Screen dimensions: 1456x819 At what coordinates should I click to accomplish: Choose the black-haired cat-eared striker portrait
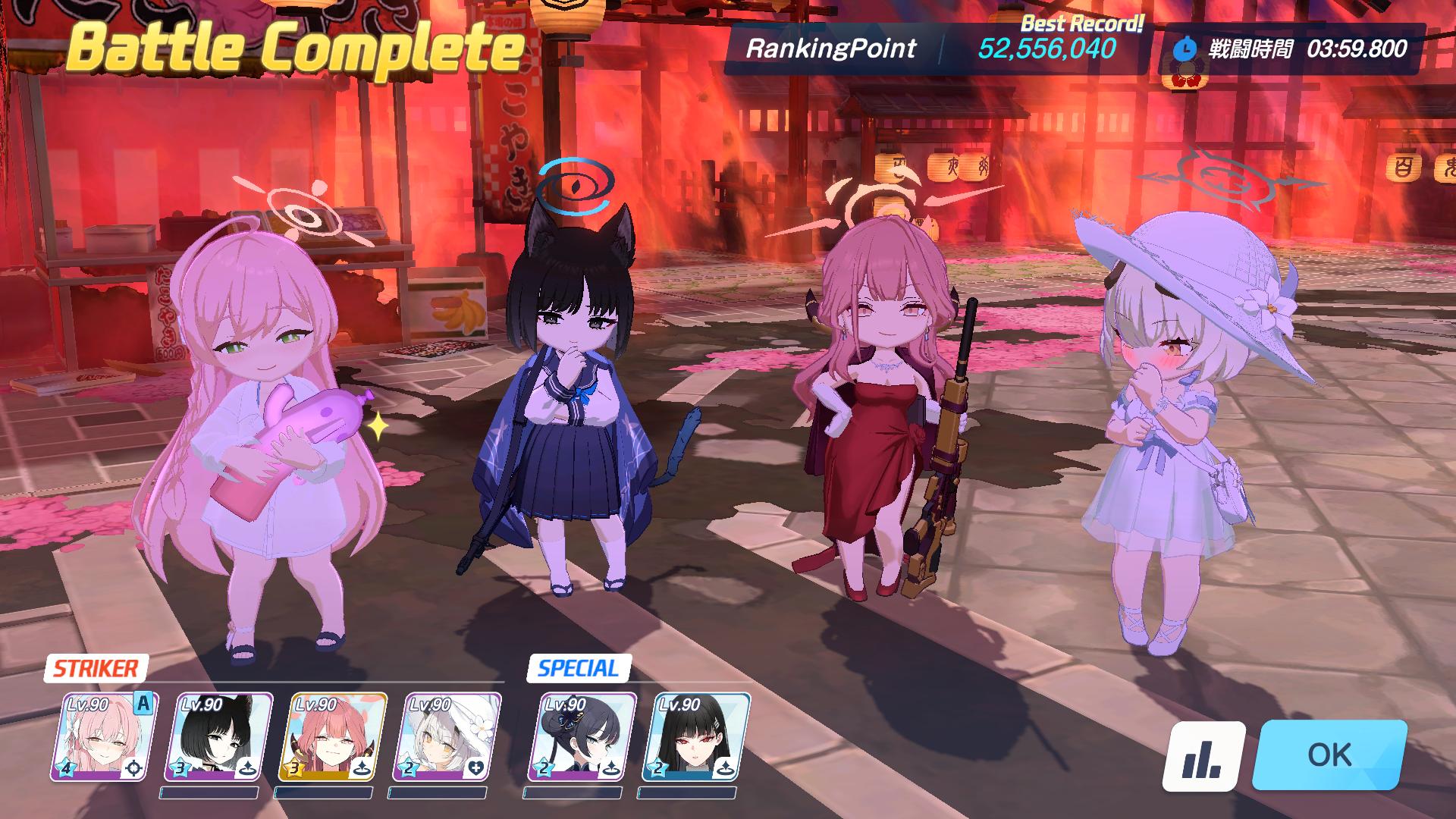click(218, 737)
